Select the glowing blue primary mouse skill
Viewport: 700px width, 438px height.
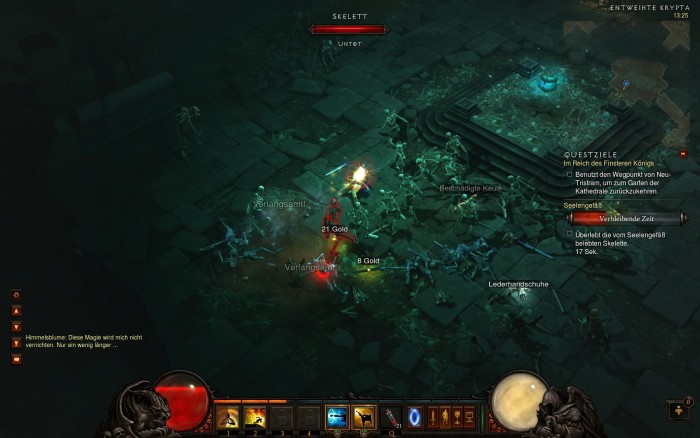tap(337, 416)
